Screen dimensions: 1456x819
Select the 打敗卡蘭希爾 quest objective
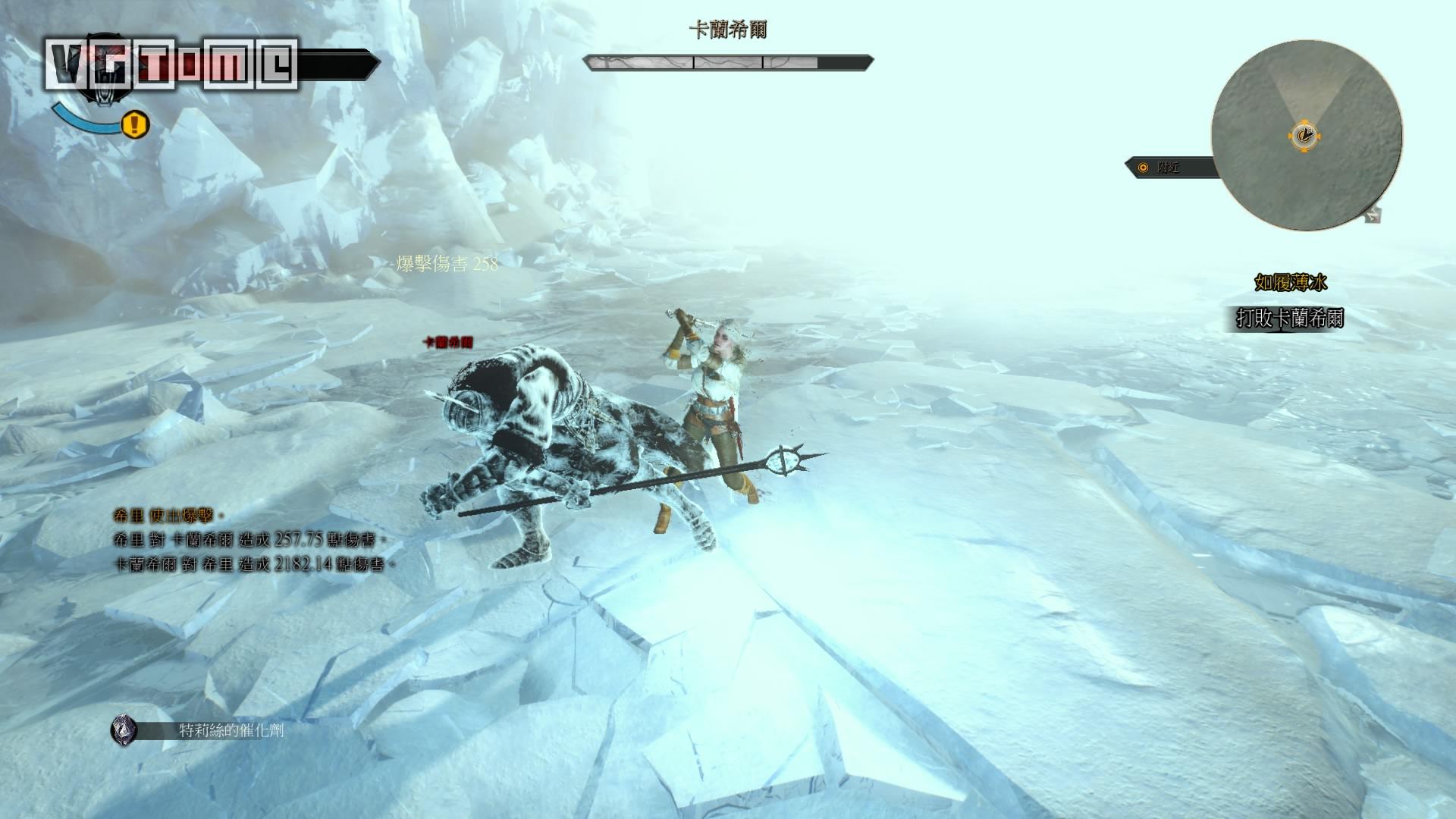coord(1289,318)
